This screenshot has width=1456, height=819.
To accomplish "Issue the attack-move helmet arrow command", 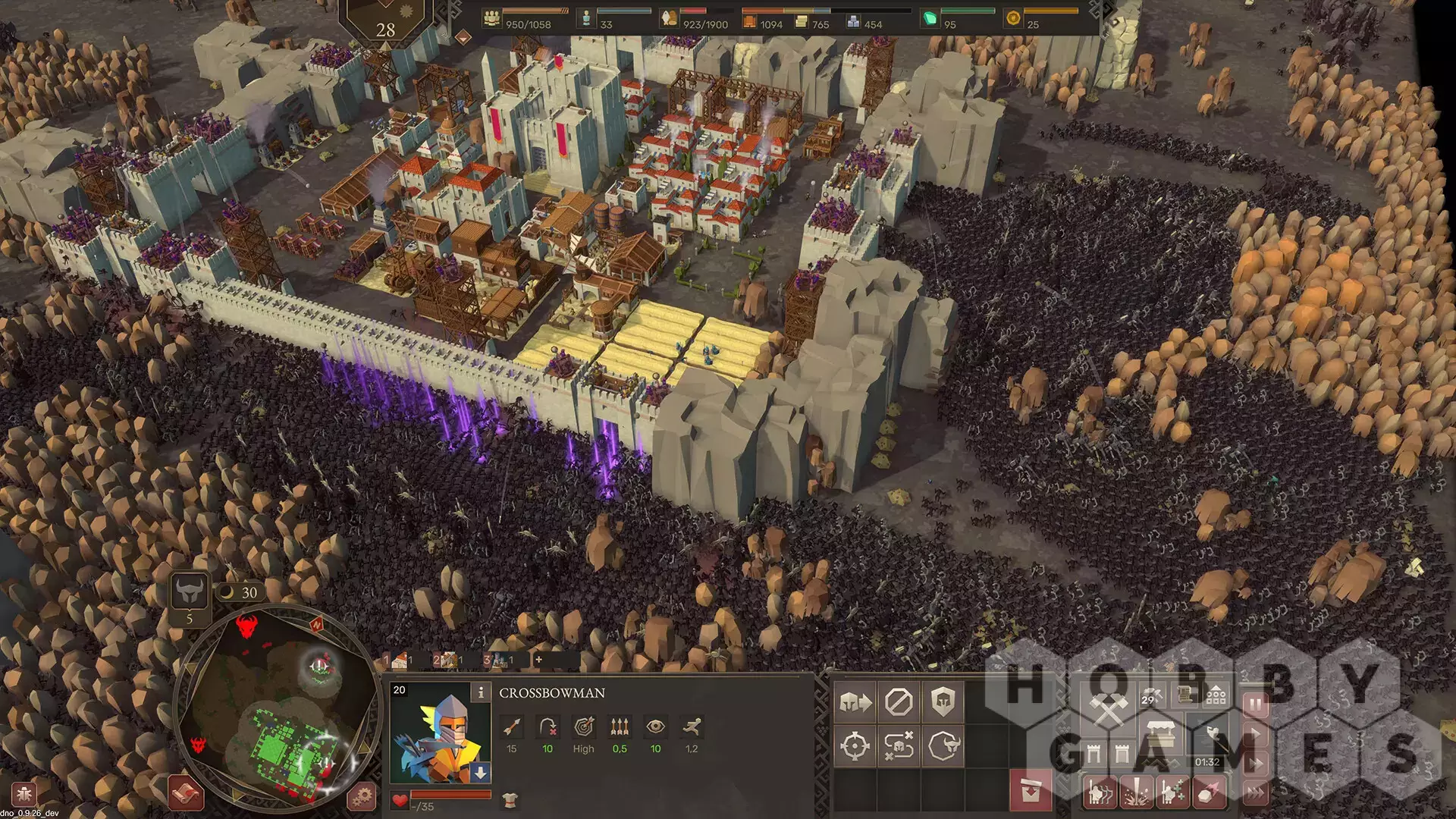I will (x=855, y=702).
